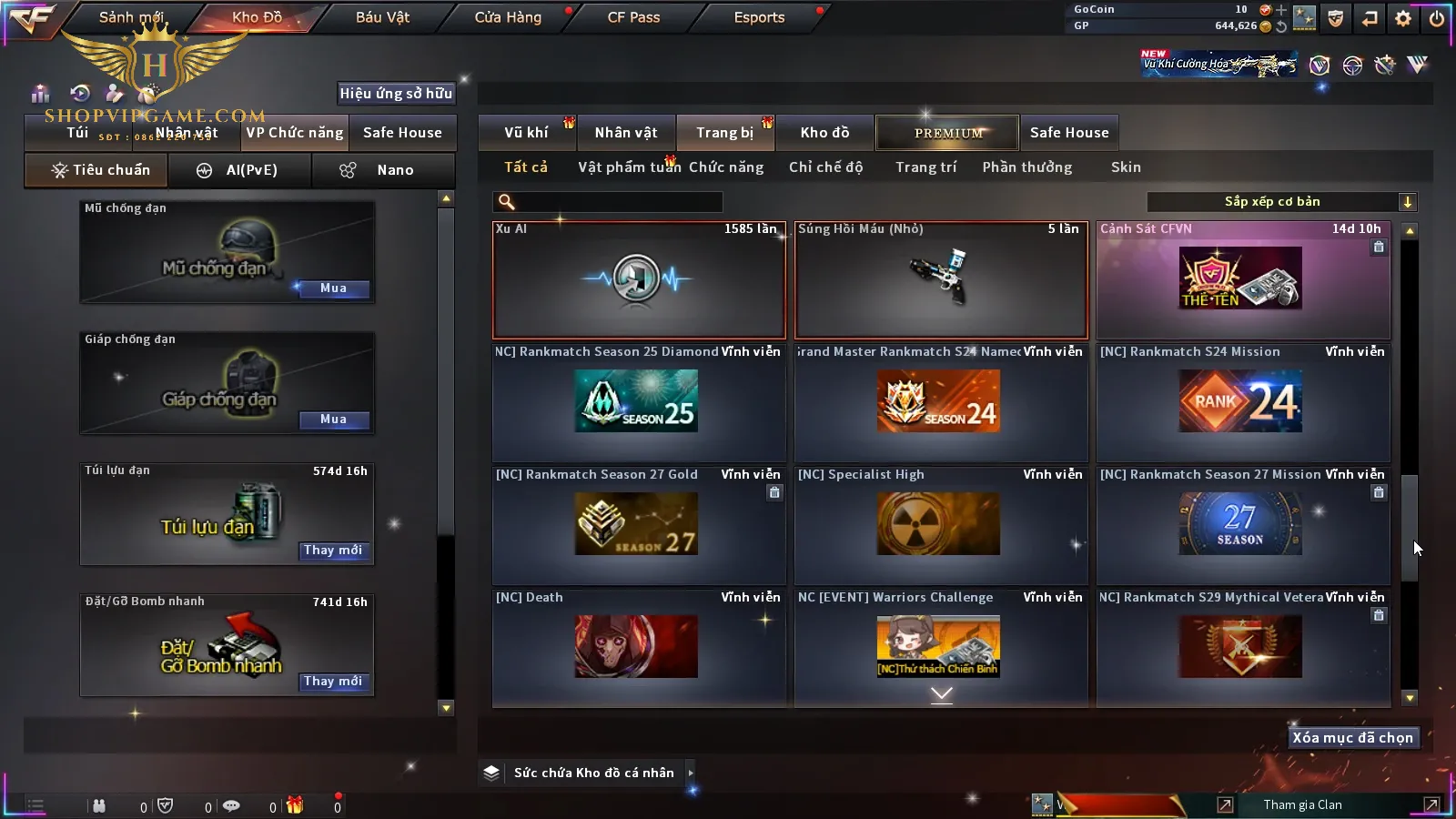
Task: Select the Rankmatch Season 25 Diamond item
Action: coord(639,402)
